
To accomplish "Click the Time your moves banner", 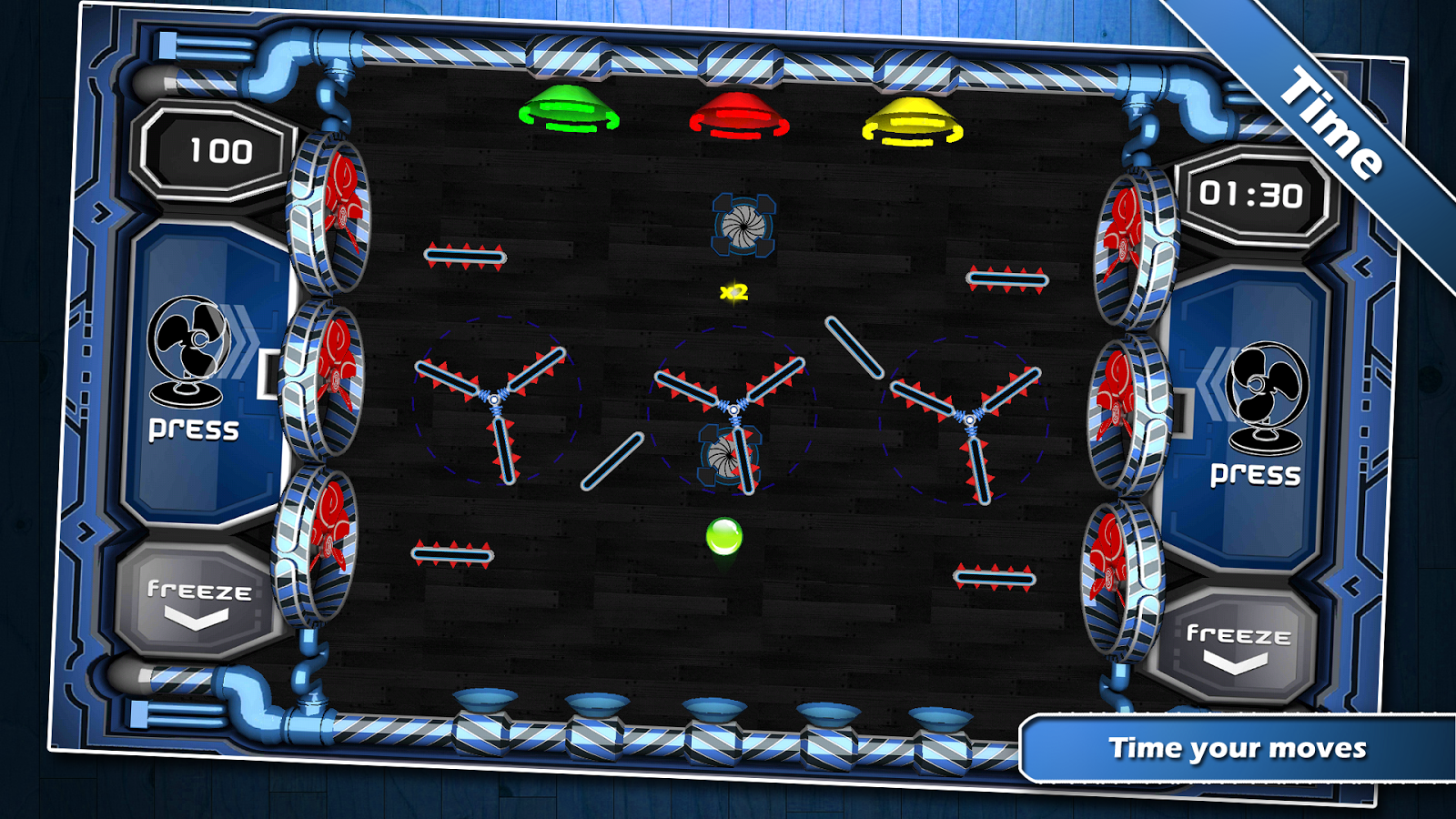I will coord(1238,750).
